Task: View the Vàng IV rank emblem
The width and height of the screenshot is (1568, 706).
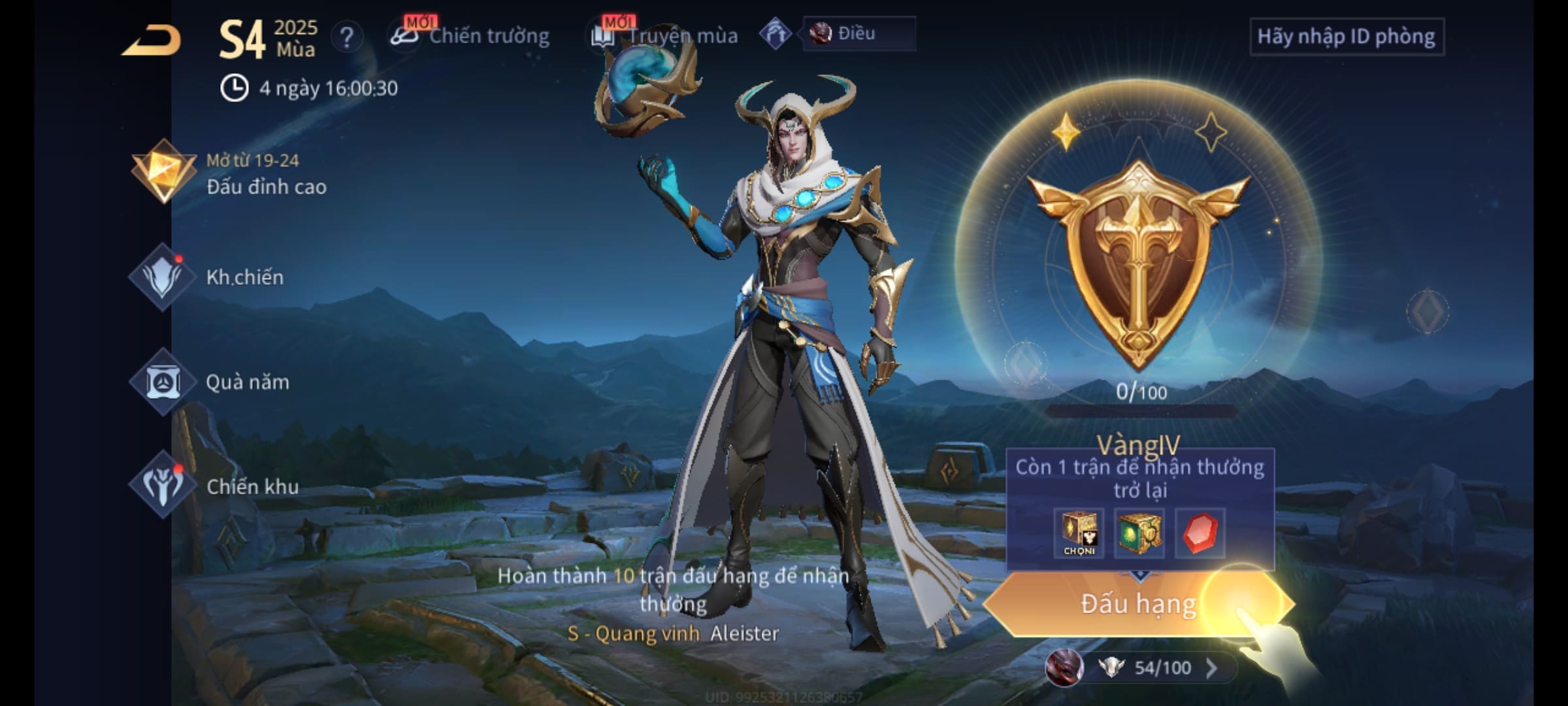Action: pos(1138,261)
